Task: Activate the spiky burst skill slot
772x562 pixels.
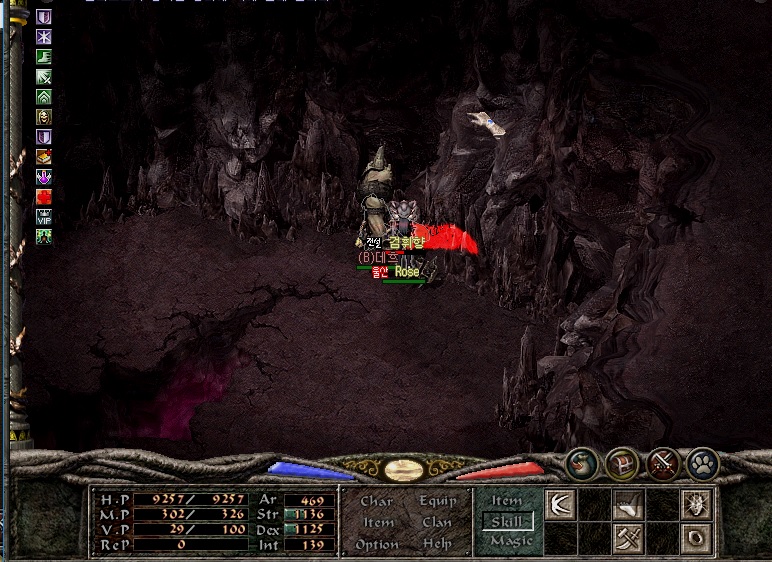Action: [696, 505]
